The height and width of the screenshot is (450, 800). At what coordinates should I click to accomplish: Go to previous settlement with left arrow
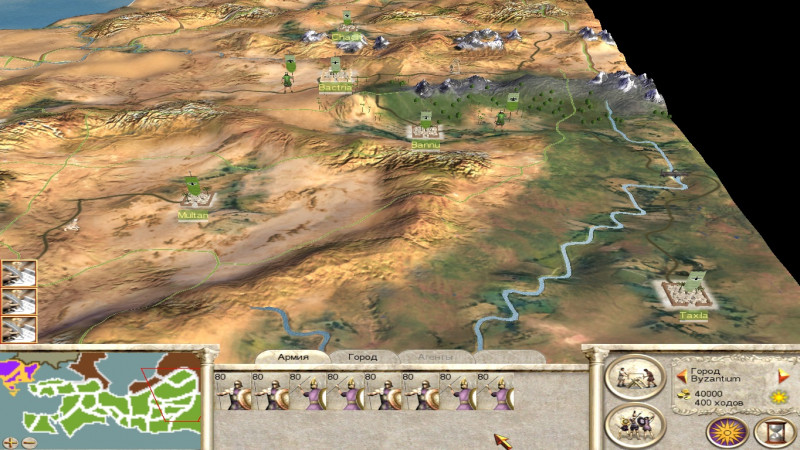[x=682, y=376]
